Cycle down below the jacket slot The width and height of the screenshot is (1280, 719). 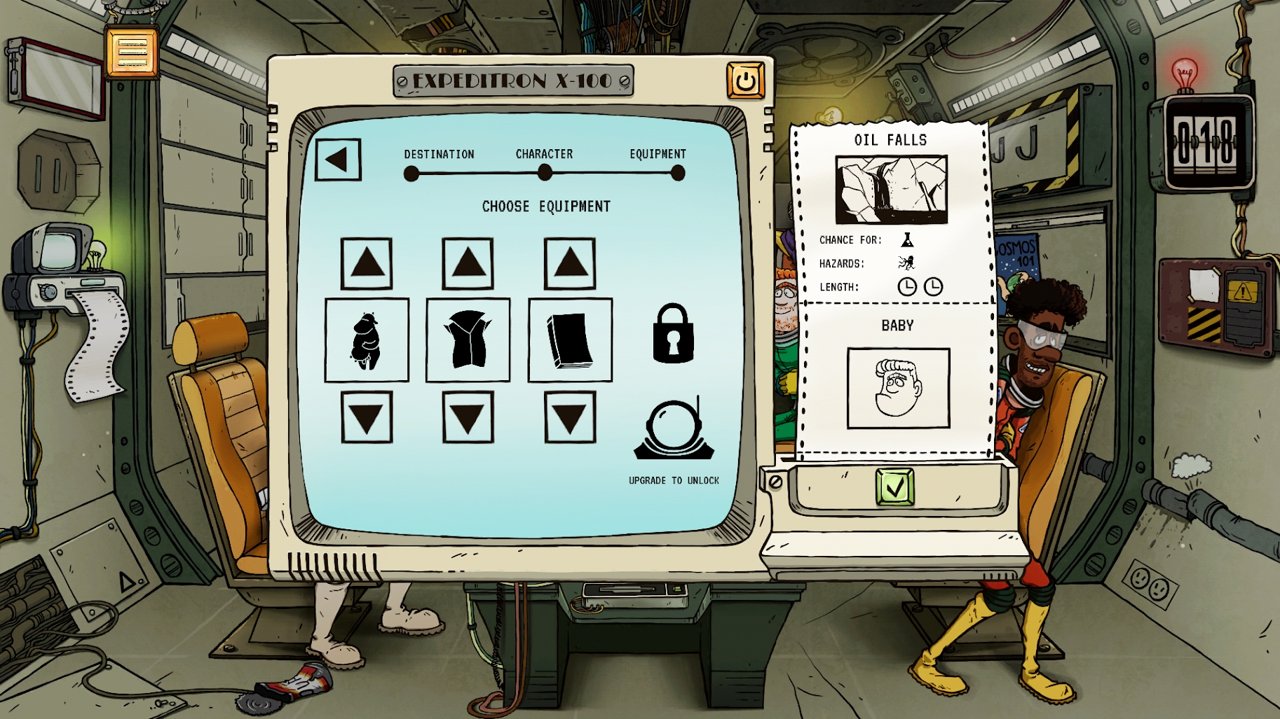point(468,416)
